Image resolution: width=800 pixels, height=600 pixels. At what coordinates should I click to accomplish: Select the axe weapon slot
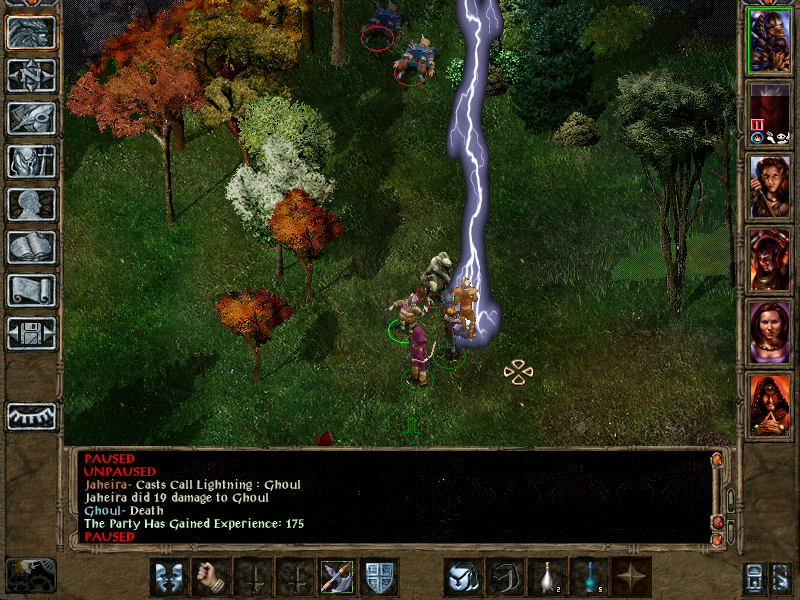point(337,577)
